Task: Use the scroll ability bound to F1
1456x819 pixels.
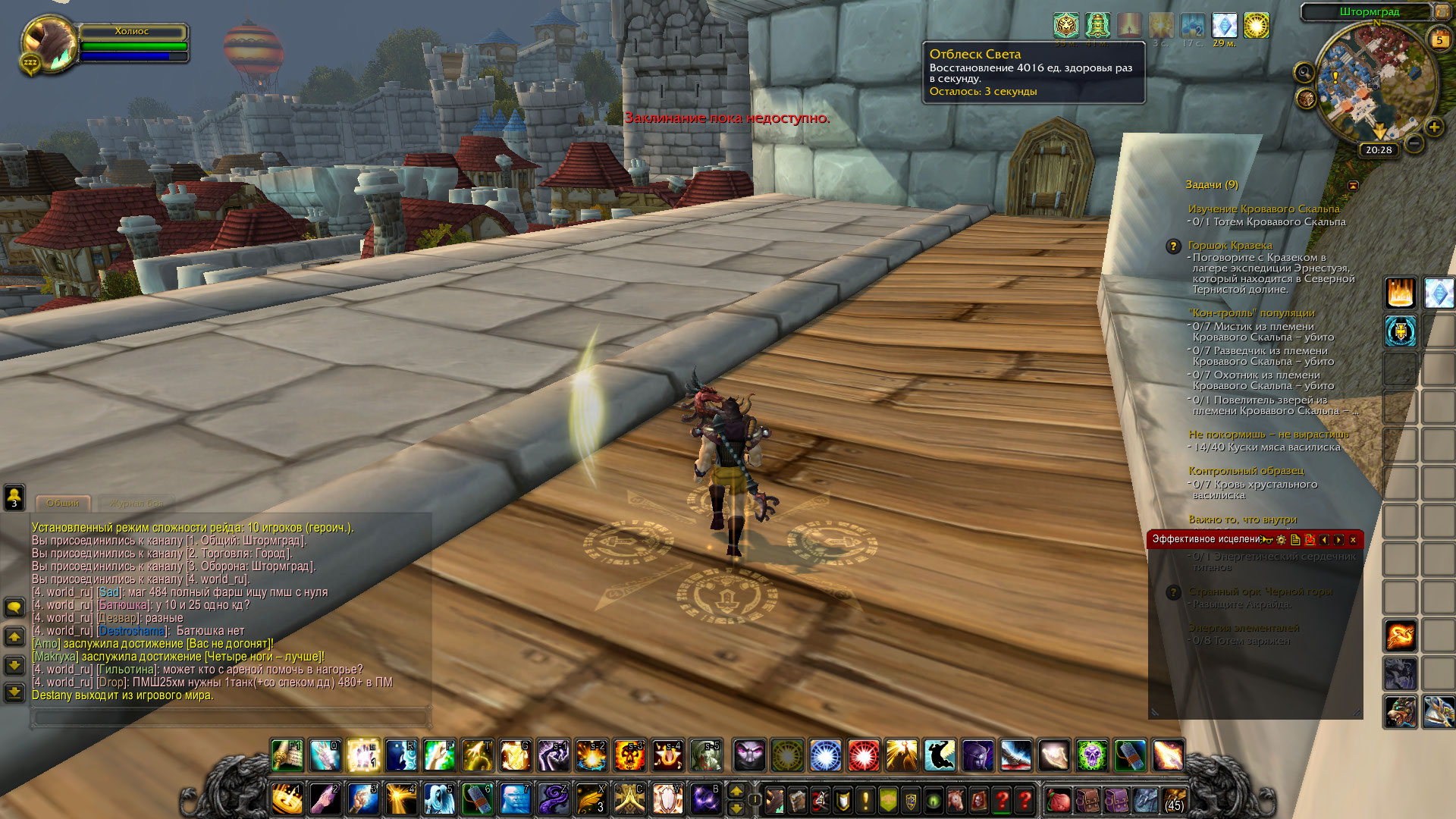Action: tap(287, 755)
